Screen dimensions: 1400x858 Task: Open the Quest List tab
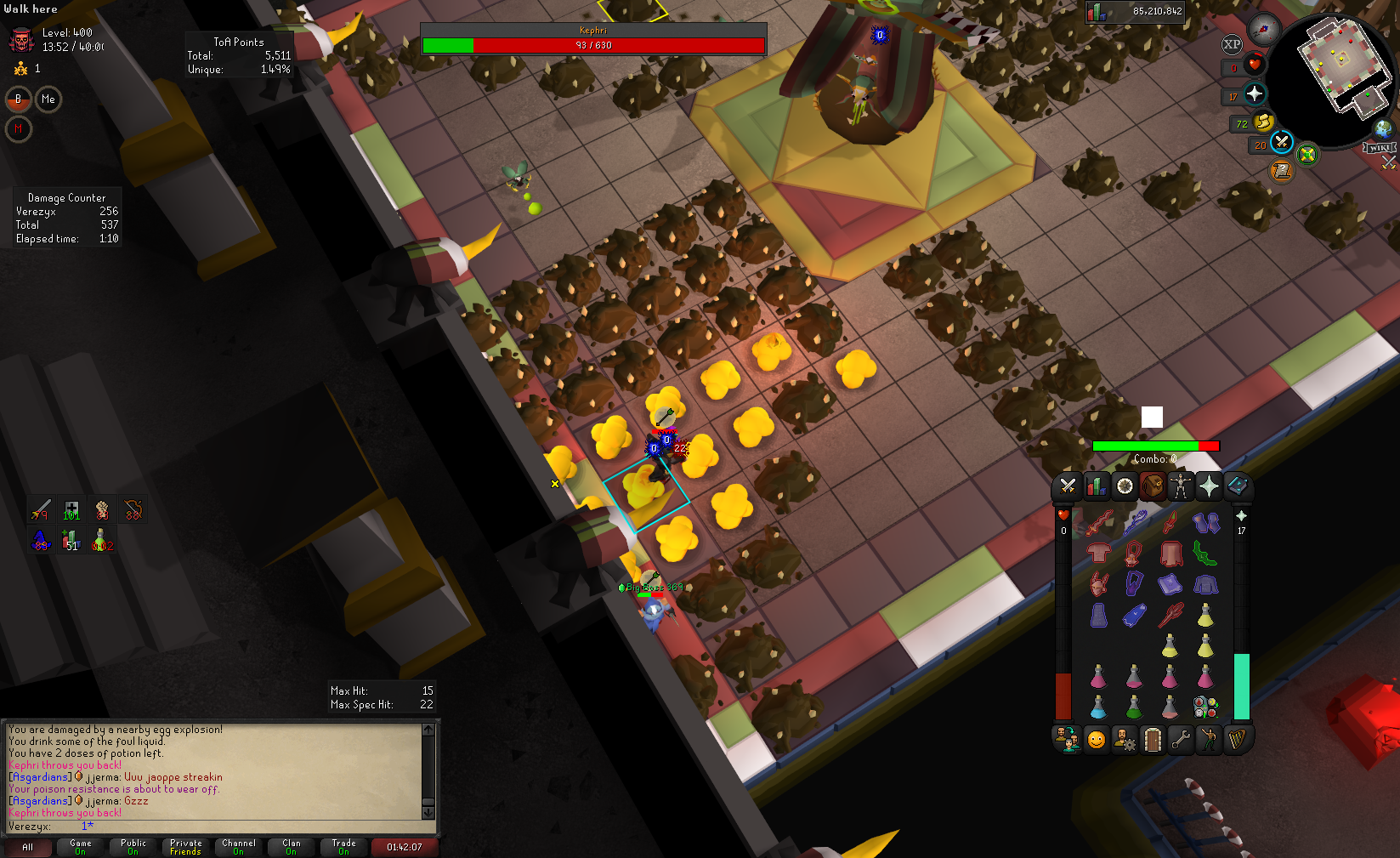(1124, 486)
